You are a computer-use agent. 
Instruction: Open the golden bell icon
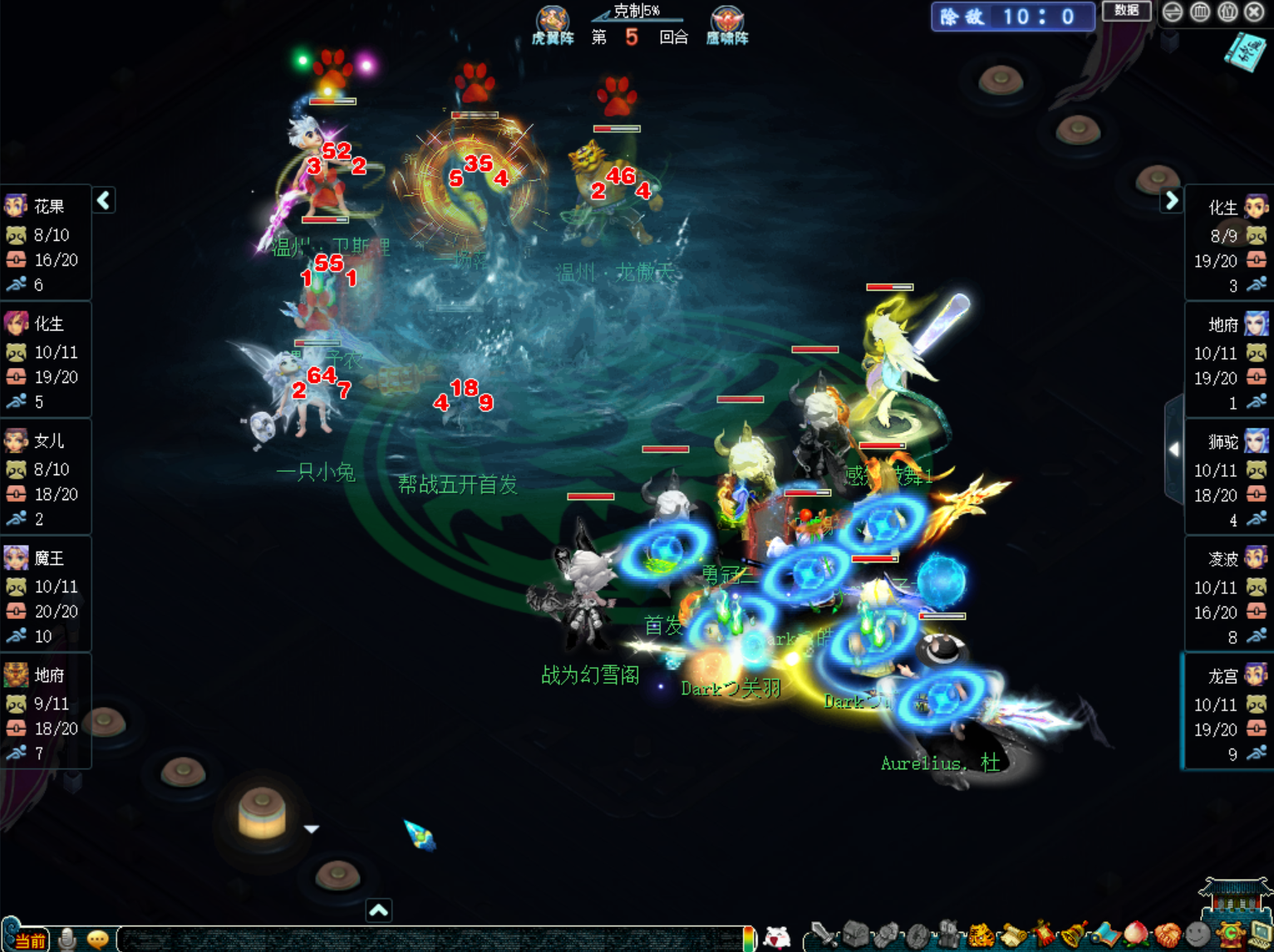coord(1074,936)
